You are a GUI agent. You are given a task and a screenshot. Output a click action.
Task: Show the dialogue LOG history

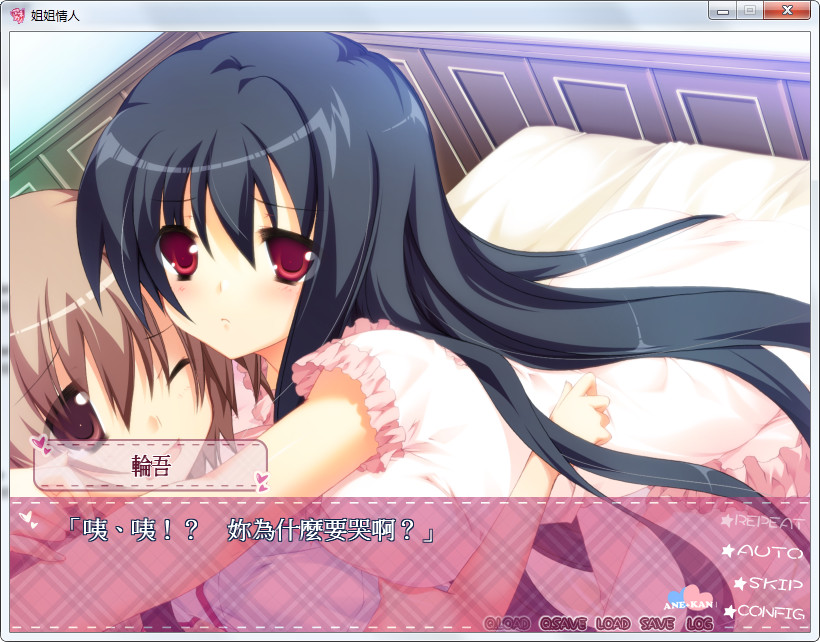coord(699,623)
